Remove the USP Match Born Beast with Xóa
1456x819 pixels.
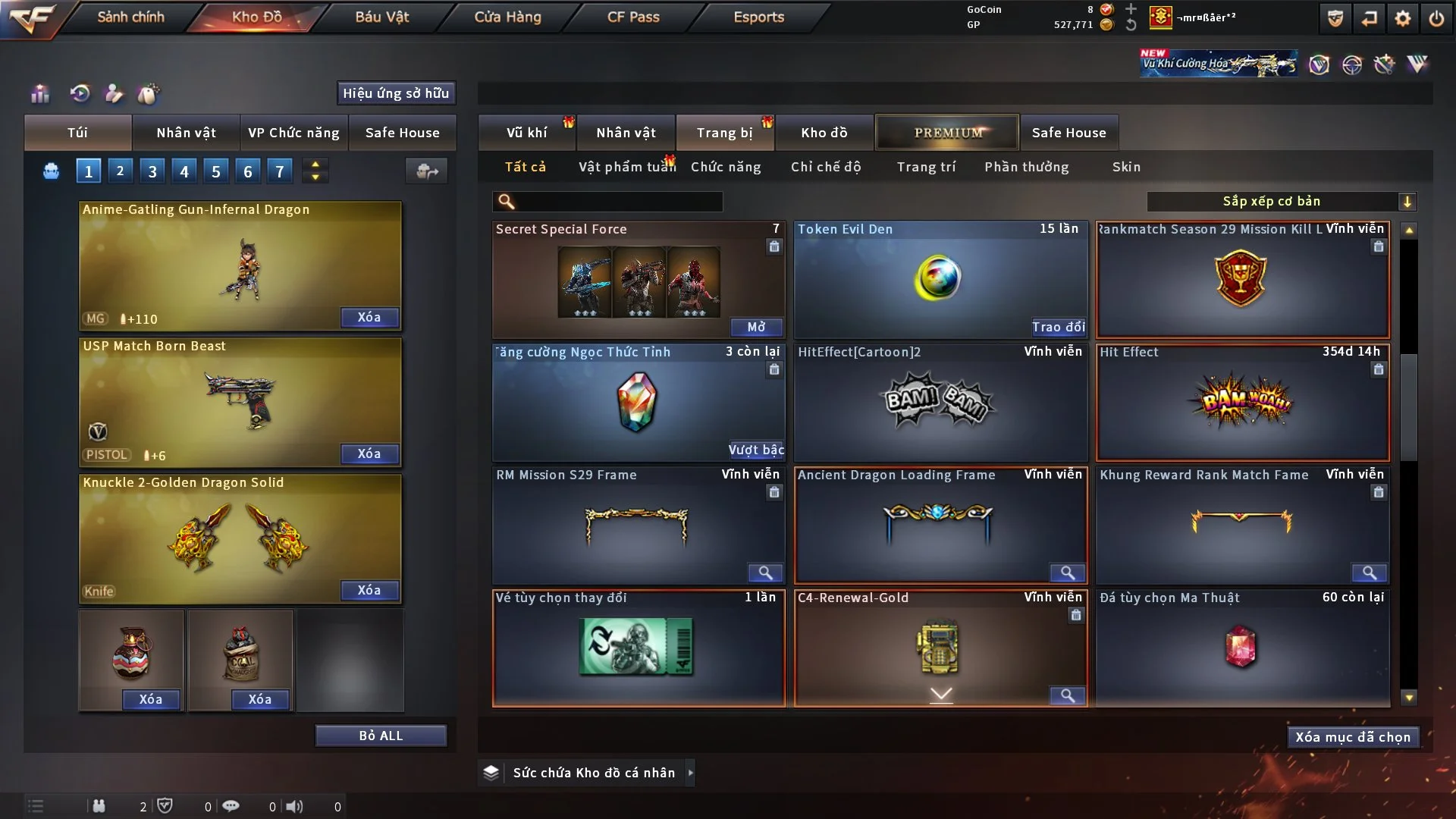pyautogui.click(x=369, y=453)
